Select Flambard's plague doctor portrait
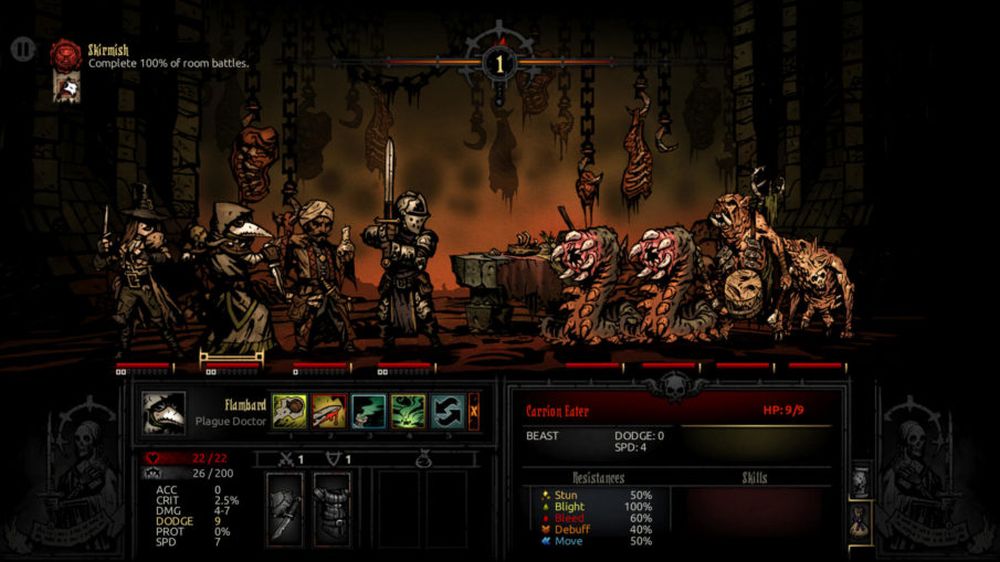The width and height of the screenshot is (1000, 562). tap(162, 412)
